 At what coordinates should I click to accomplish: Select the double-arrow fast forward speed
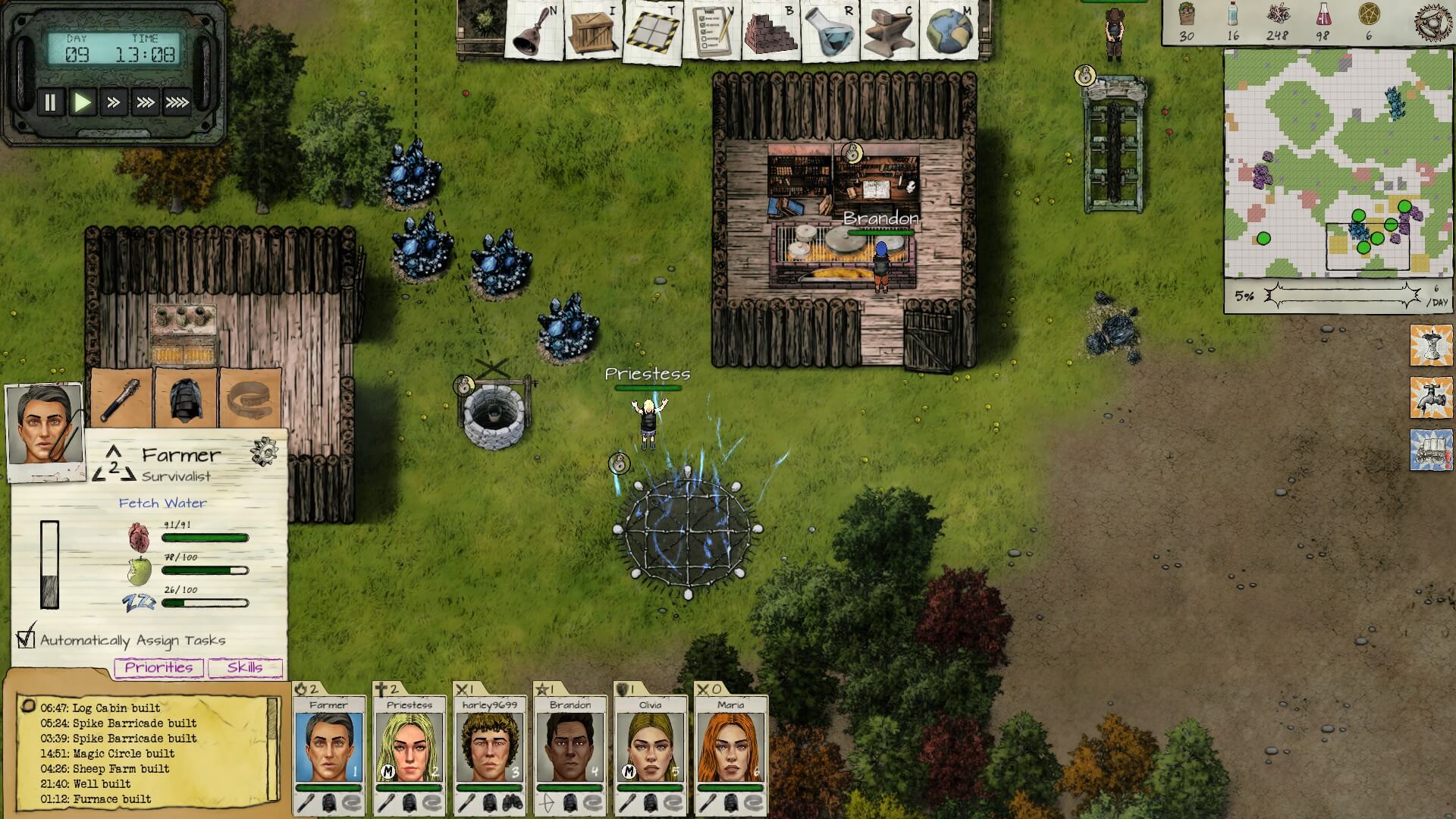point(114,102)
